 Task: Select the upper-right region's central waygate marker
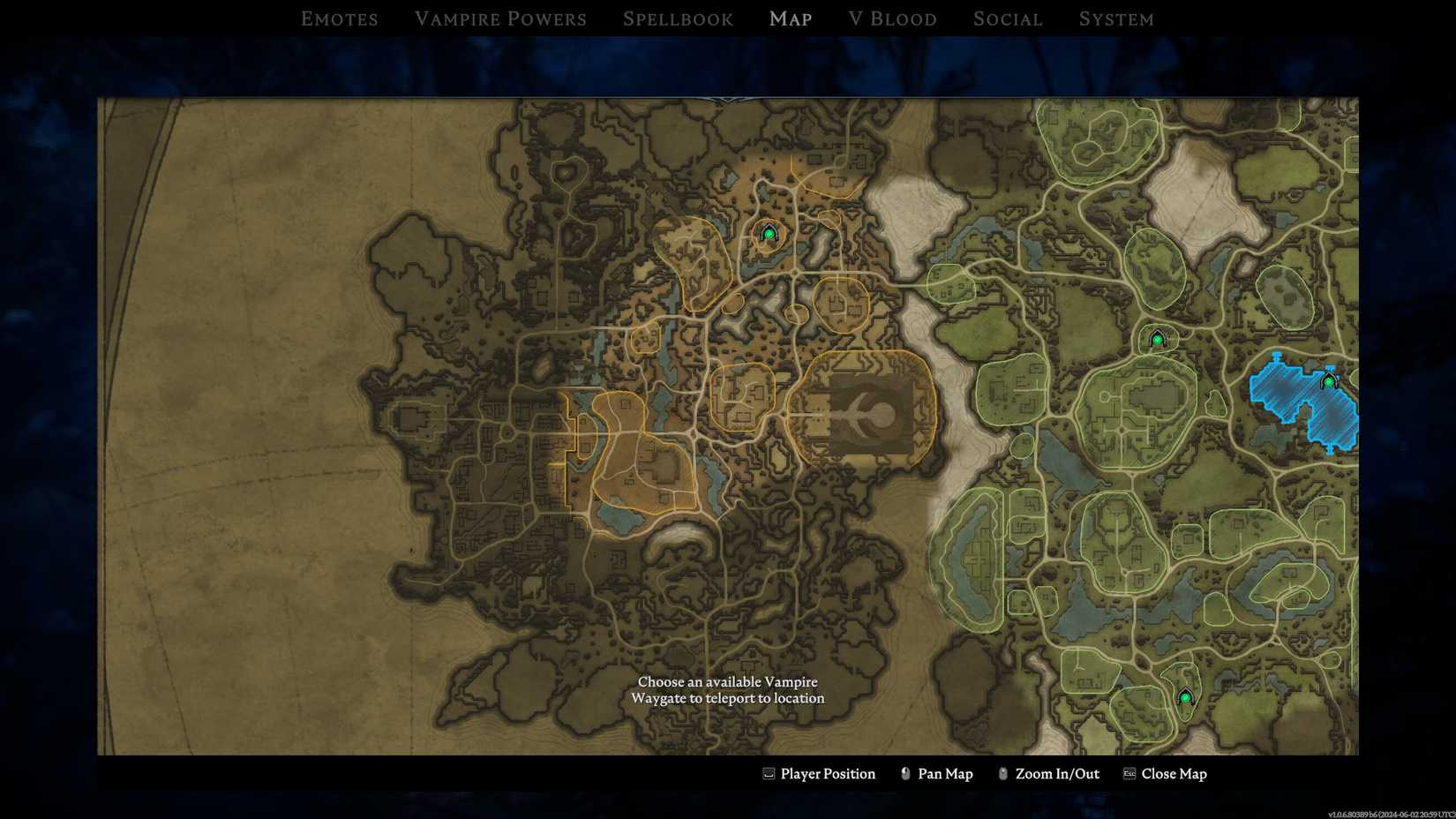[1158, 337]
